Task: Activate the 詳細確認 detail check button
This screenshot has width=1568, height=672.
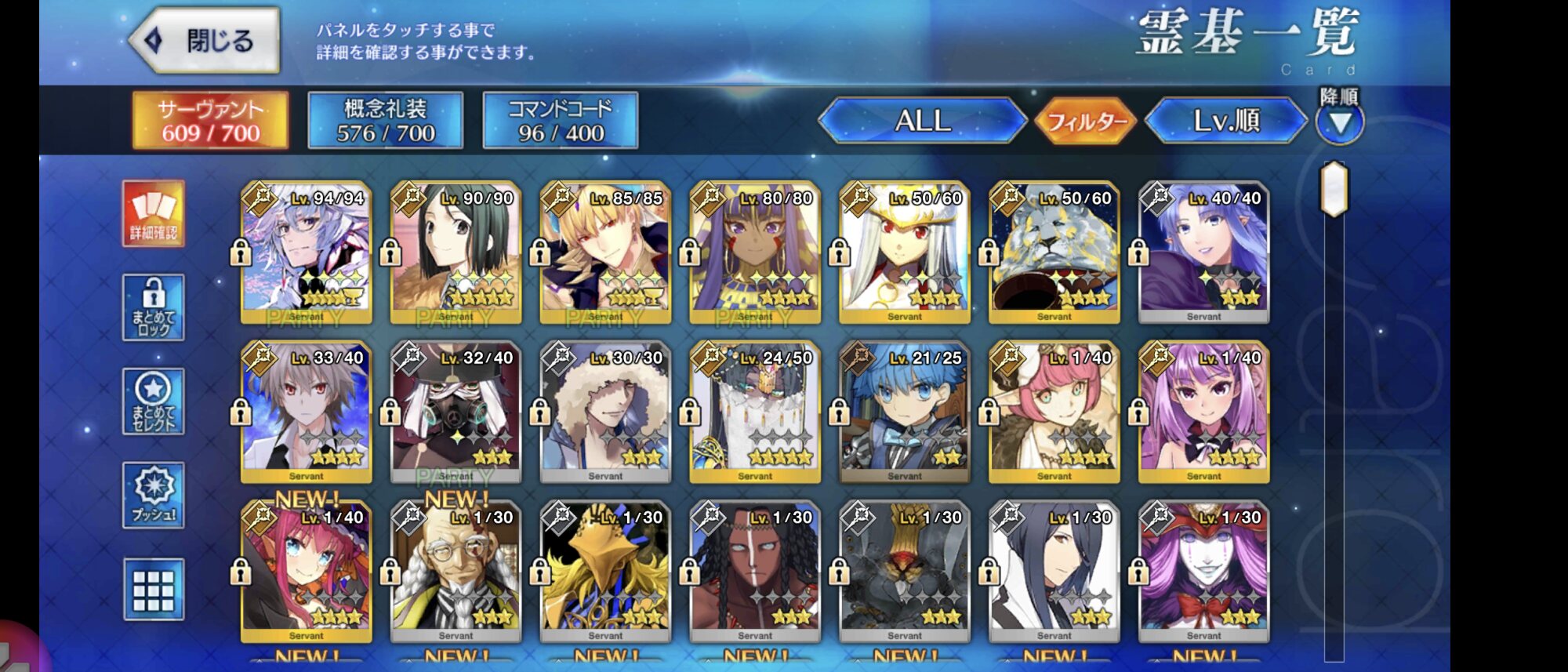Action: coord(154,213)
